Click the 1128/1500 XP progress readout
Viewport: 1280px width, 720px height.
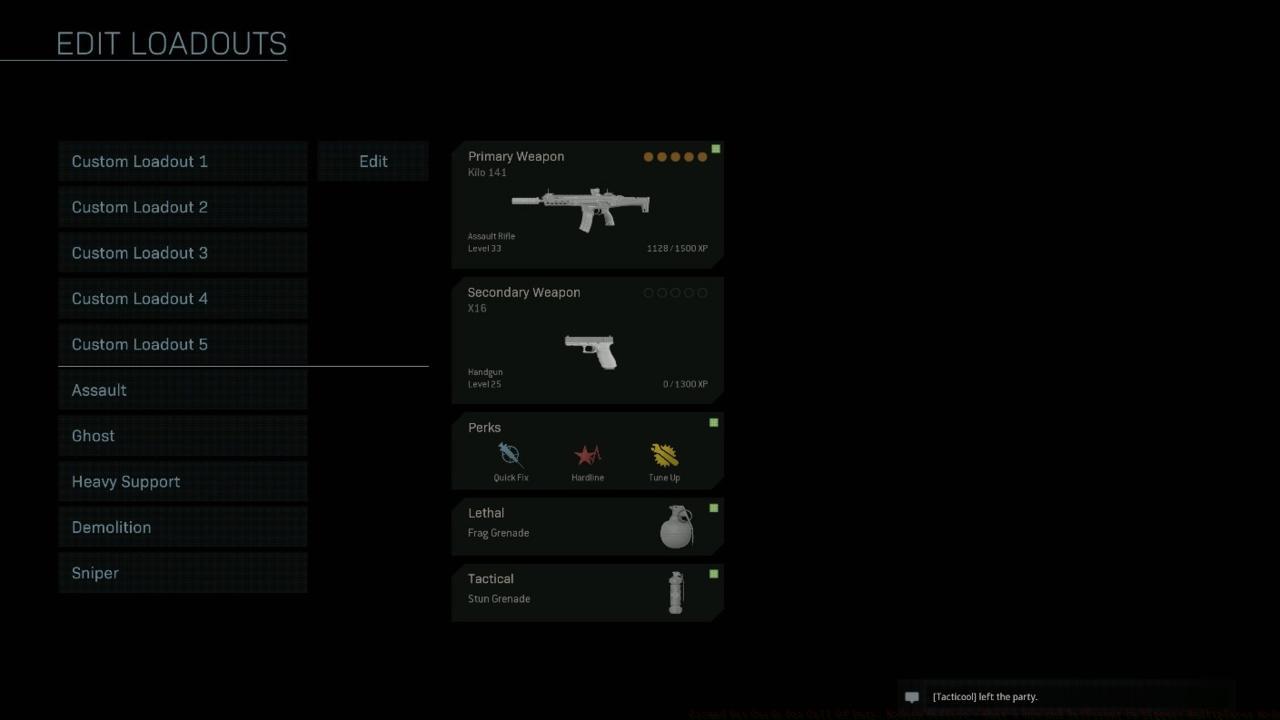click(x=677, y=248)
